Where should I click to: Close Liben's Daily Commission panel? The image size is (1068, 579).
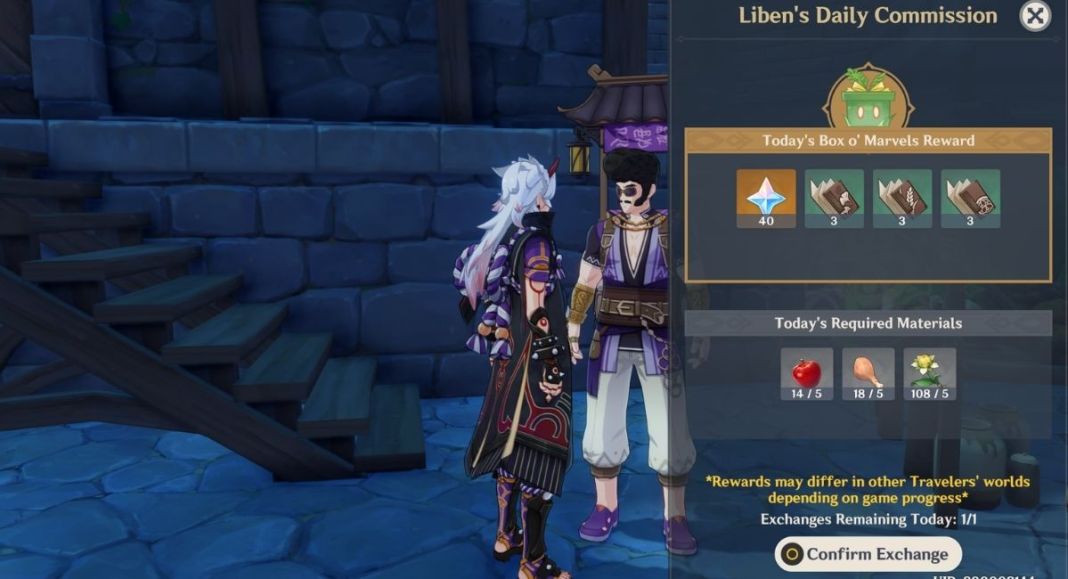(x=1035, y=15)
